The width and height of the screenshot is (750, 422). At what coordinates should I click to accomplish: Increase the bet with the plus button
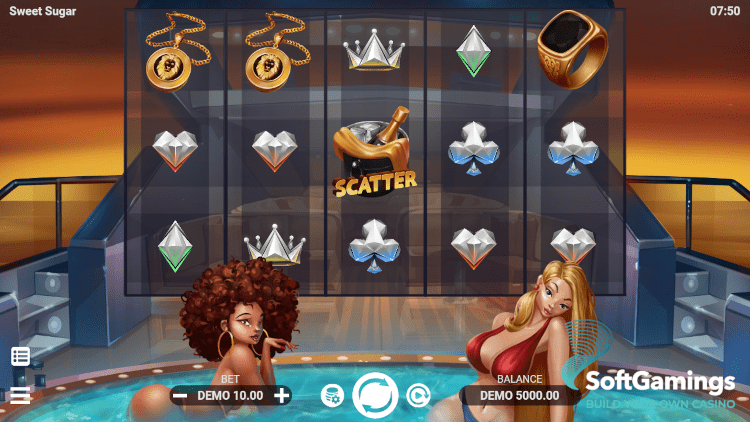pyautogui.click(x=282, y=395)
